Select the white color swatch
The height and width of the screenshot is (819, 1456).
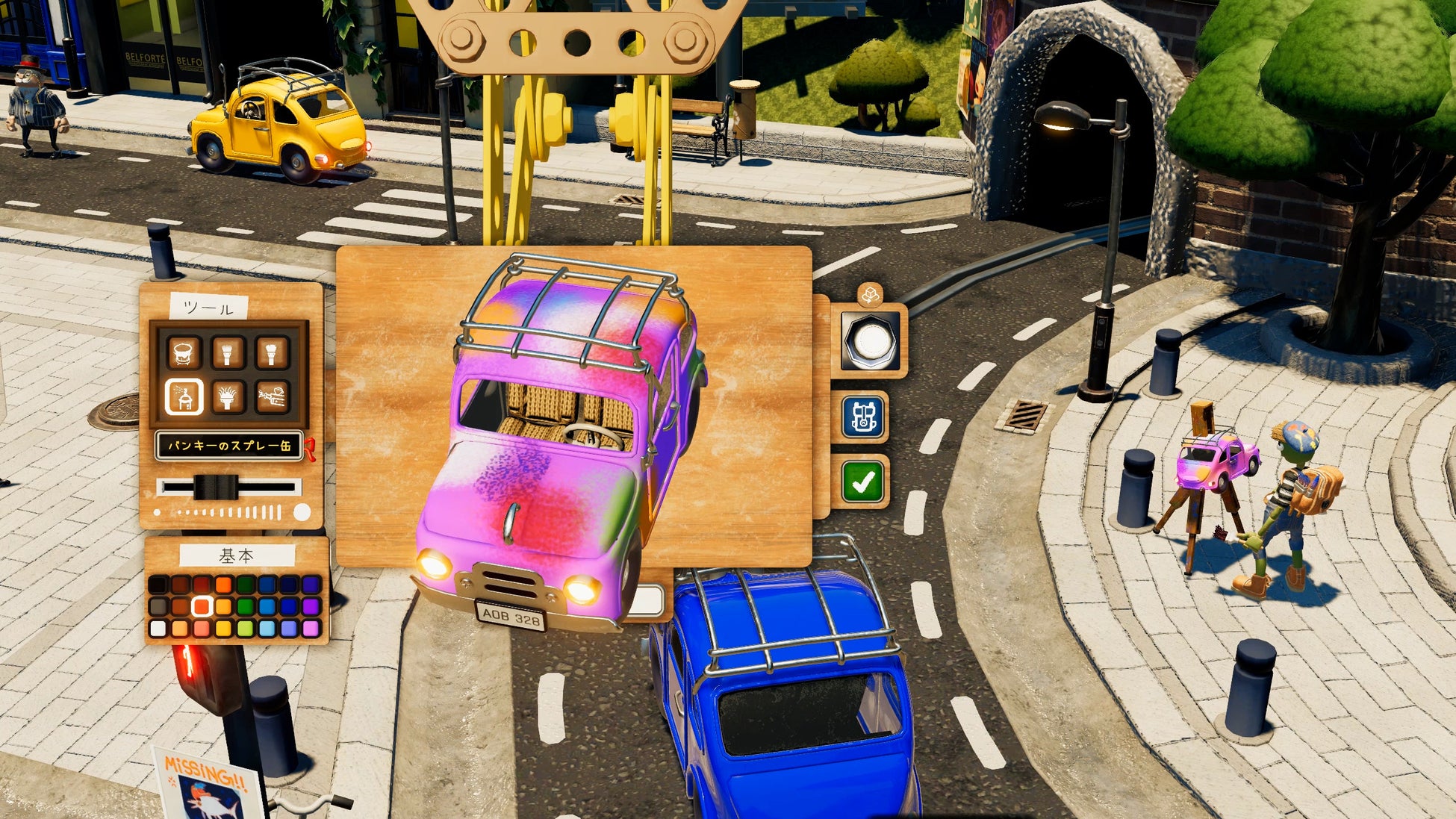coord(158,629)
